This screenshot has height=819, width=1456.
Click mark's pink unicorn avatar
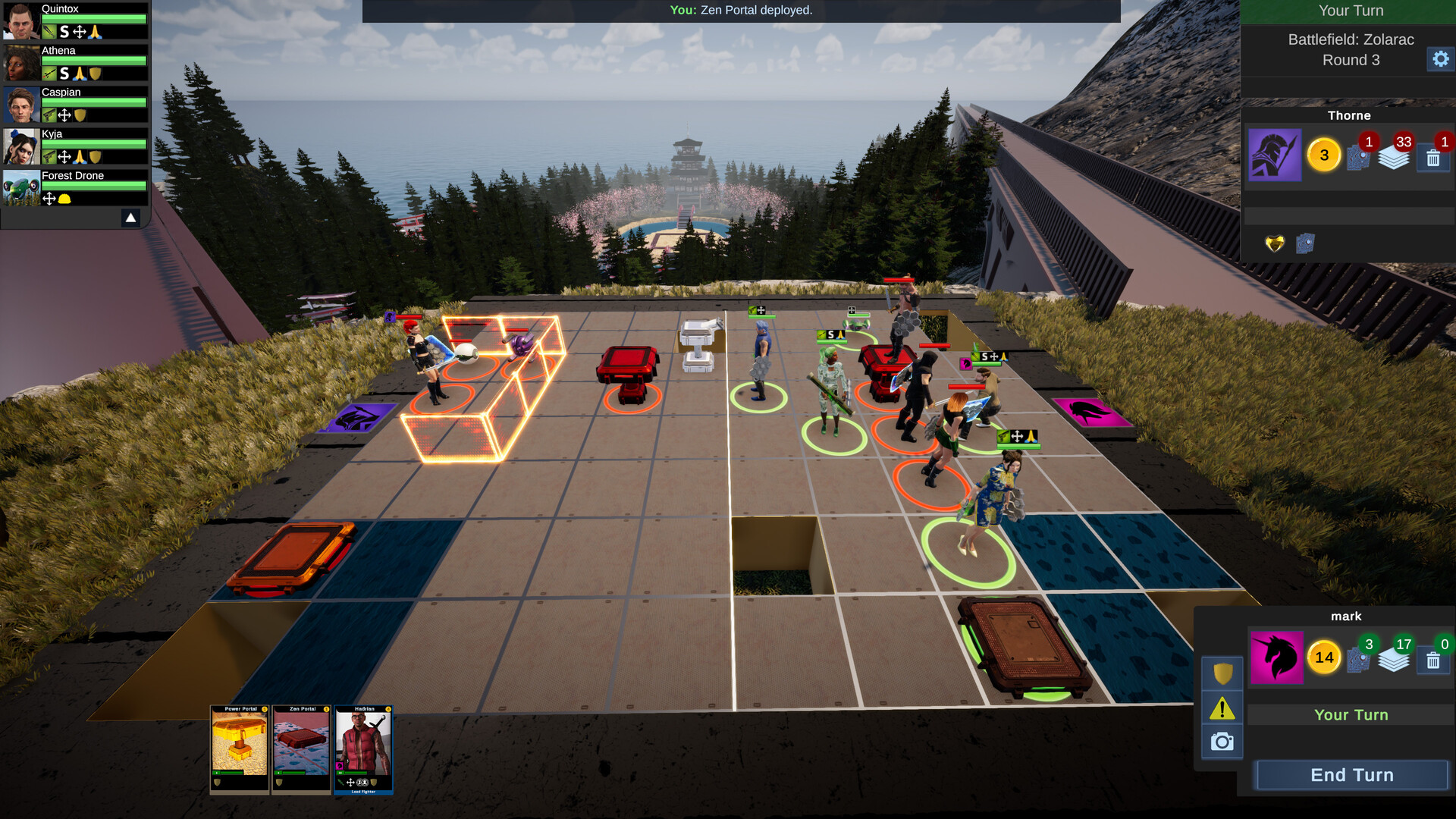1276,657
